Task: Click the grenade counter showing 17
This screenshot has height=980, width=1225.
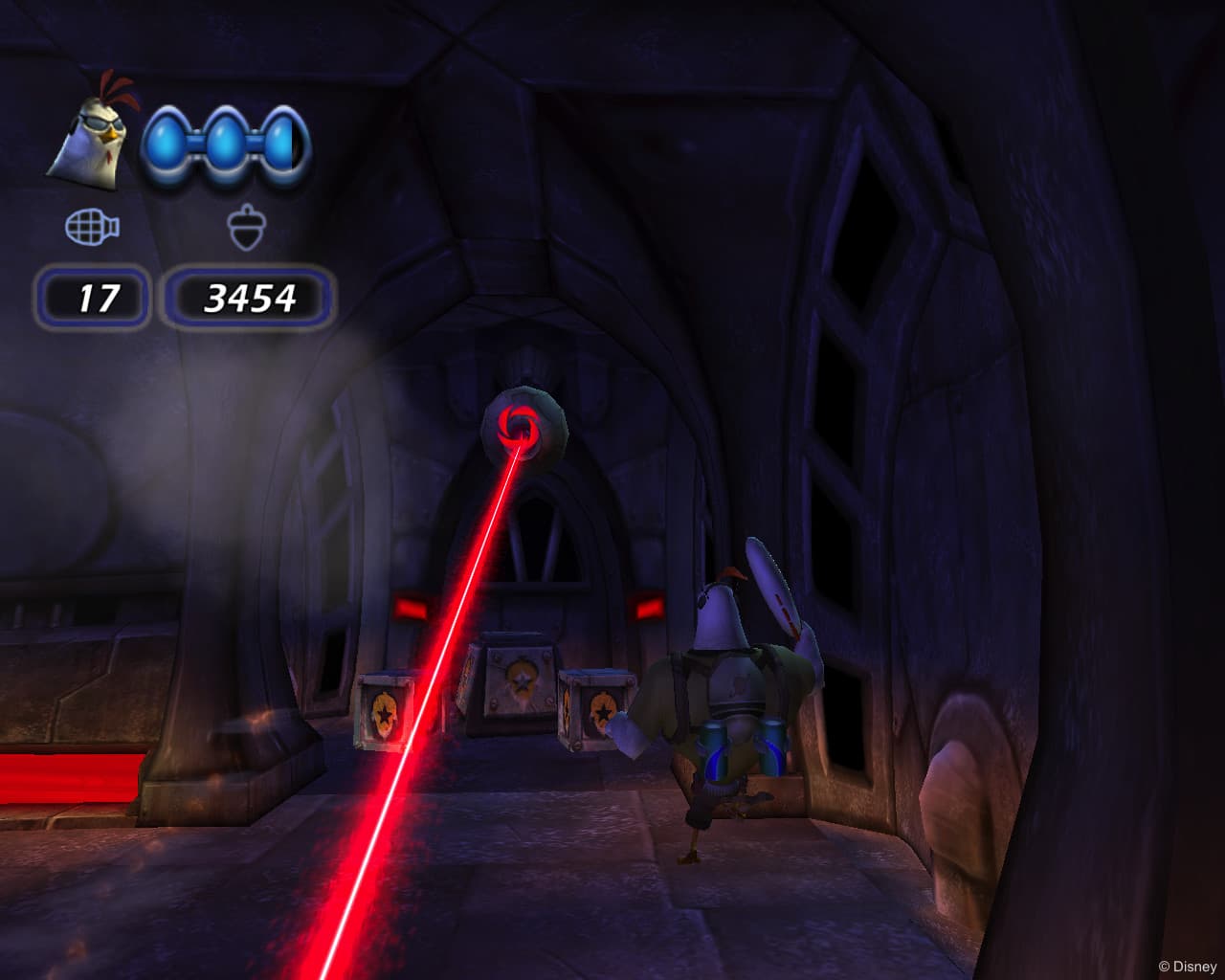Action: pyautogui.click(x=94, y=299)
